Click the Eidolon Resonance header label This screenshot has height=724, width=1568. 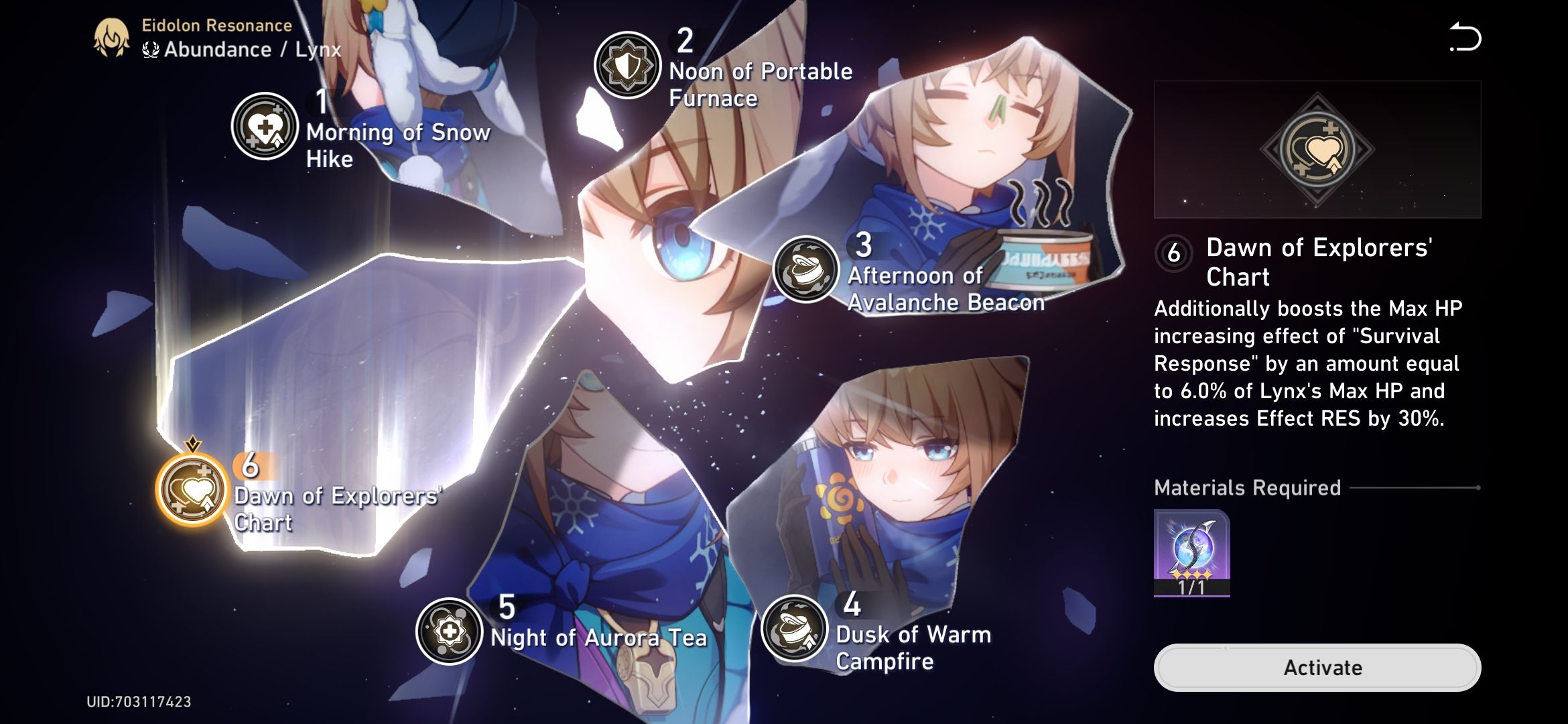click(x=216, y=25)
